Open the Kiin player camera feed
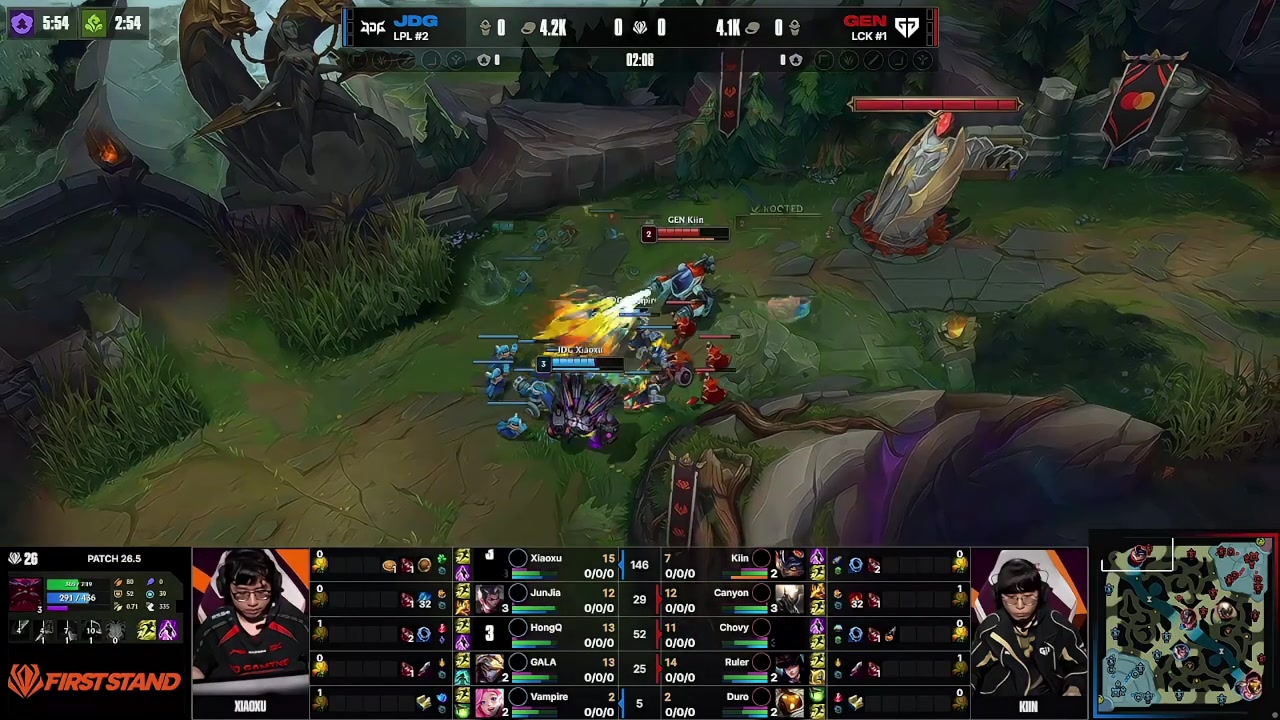Image resolution: width=1280 pixels, height=720 pixels. tap(1028, 623)
